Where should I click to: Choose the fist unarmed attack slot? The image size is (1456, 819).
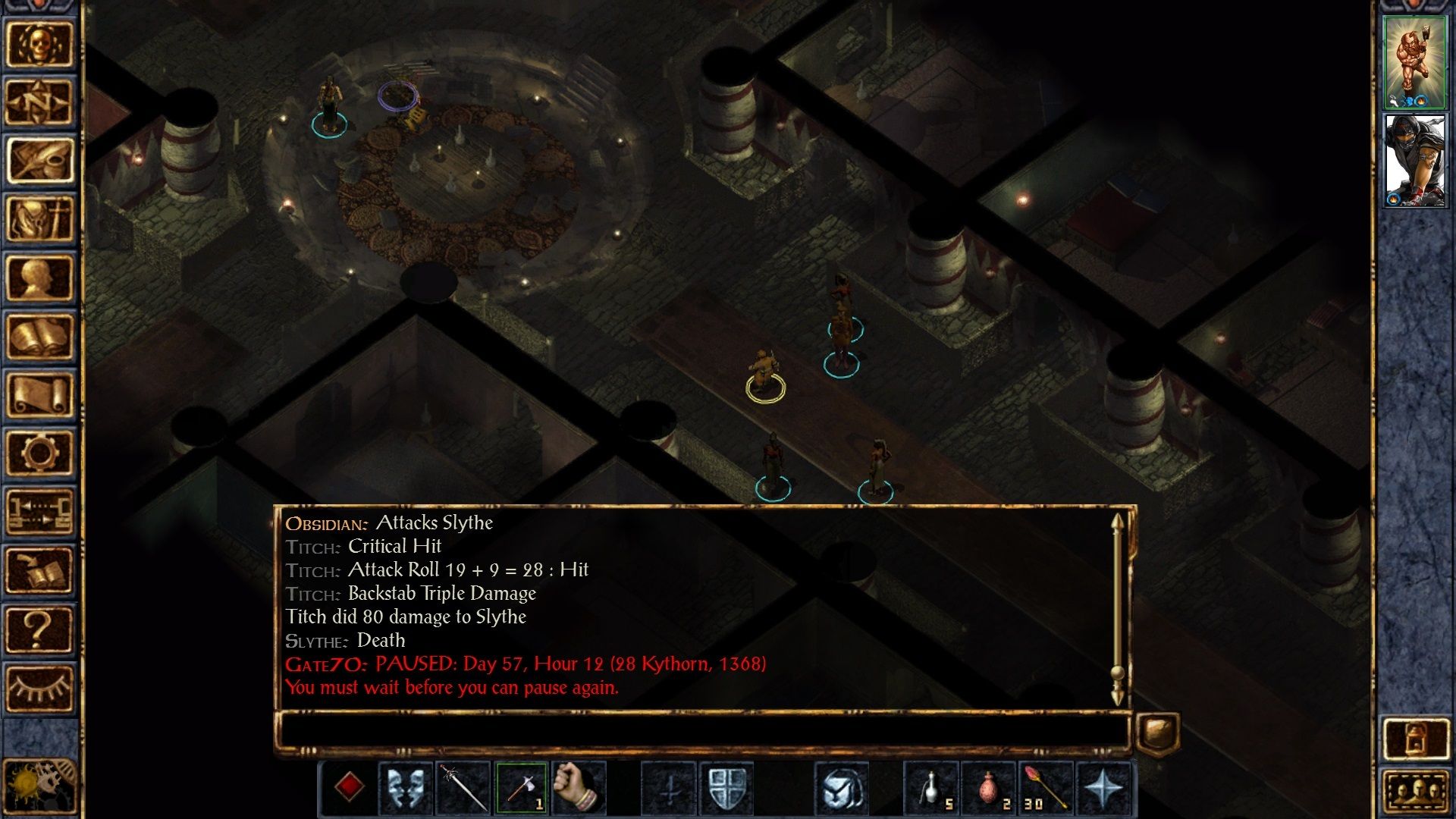pos(579,788)
